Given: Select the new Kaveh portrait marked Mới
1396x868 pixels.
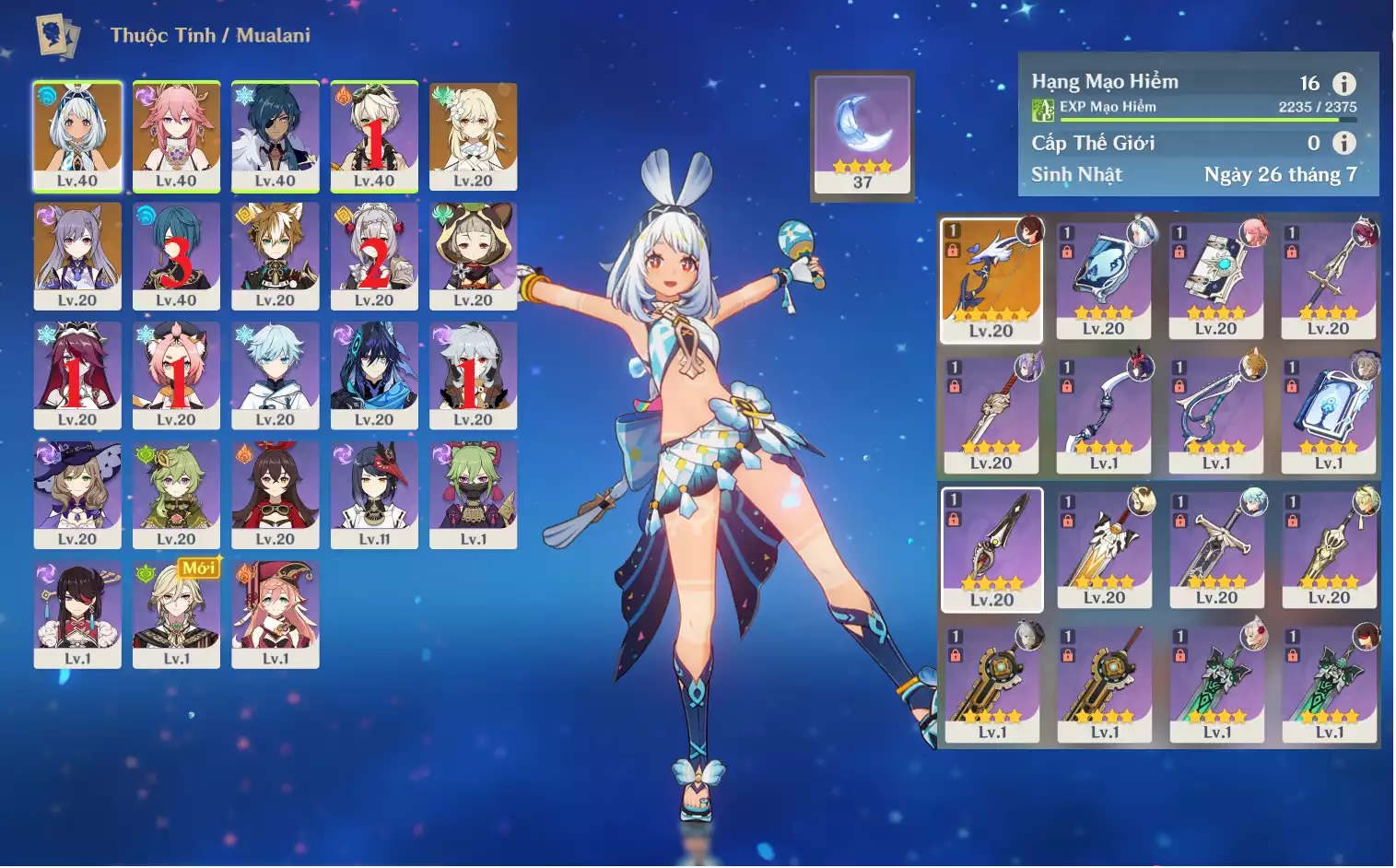Looking at the screenshot, I should click(176, 614).
